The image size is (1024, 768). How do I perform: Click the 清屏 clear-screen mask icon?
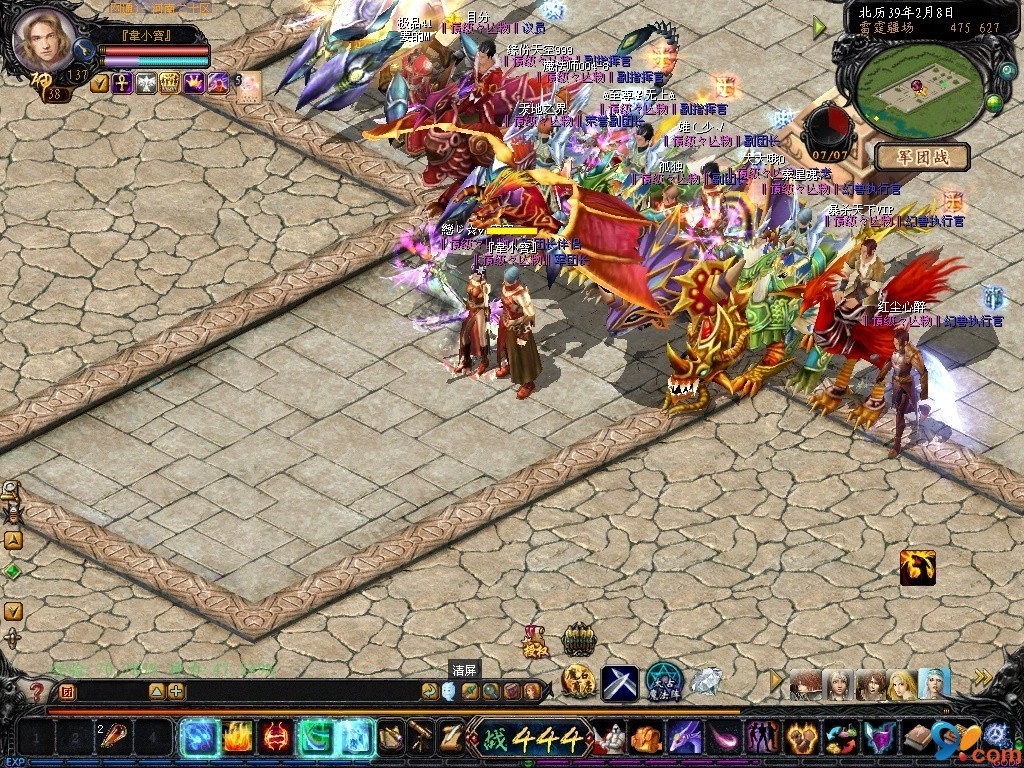pyautogui.click(x=449, y=690)
